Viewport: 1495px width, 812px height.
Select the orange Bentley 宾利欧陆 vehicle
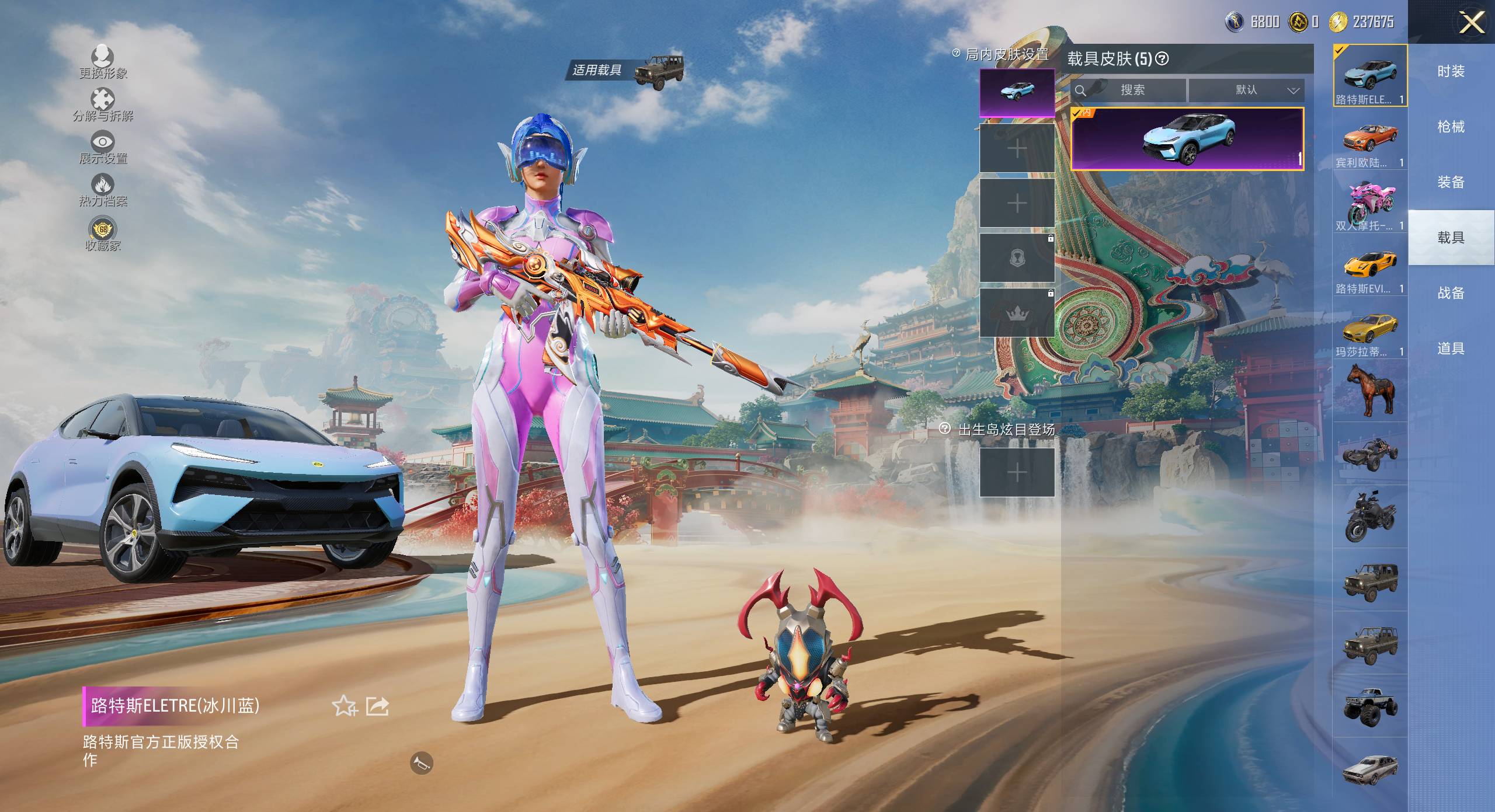[x=1370, y=140]
